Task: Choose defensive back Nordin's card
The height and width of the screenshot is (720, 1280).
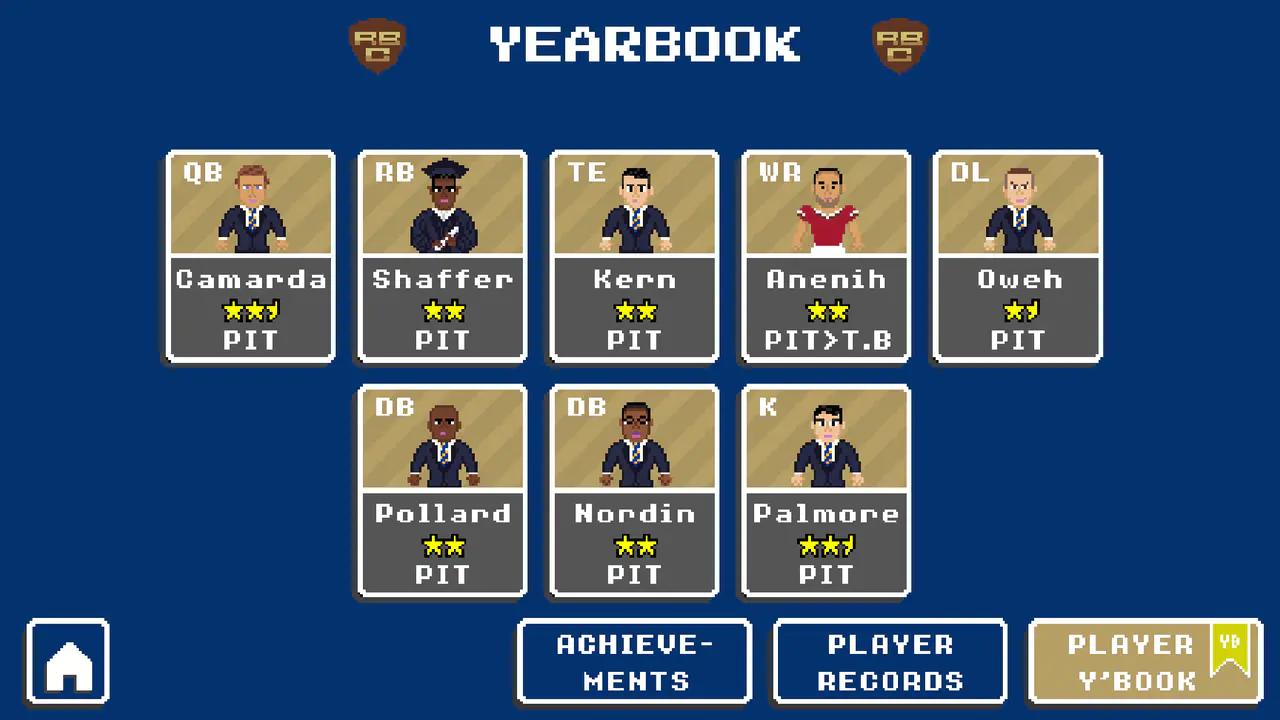Action: [634, 490]
